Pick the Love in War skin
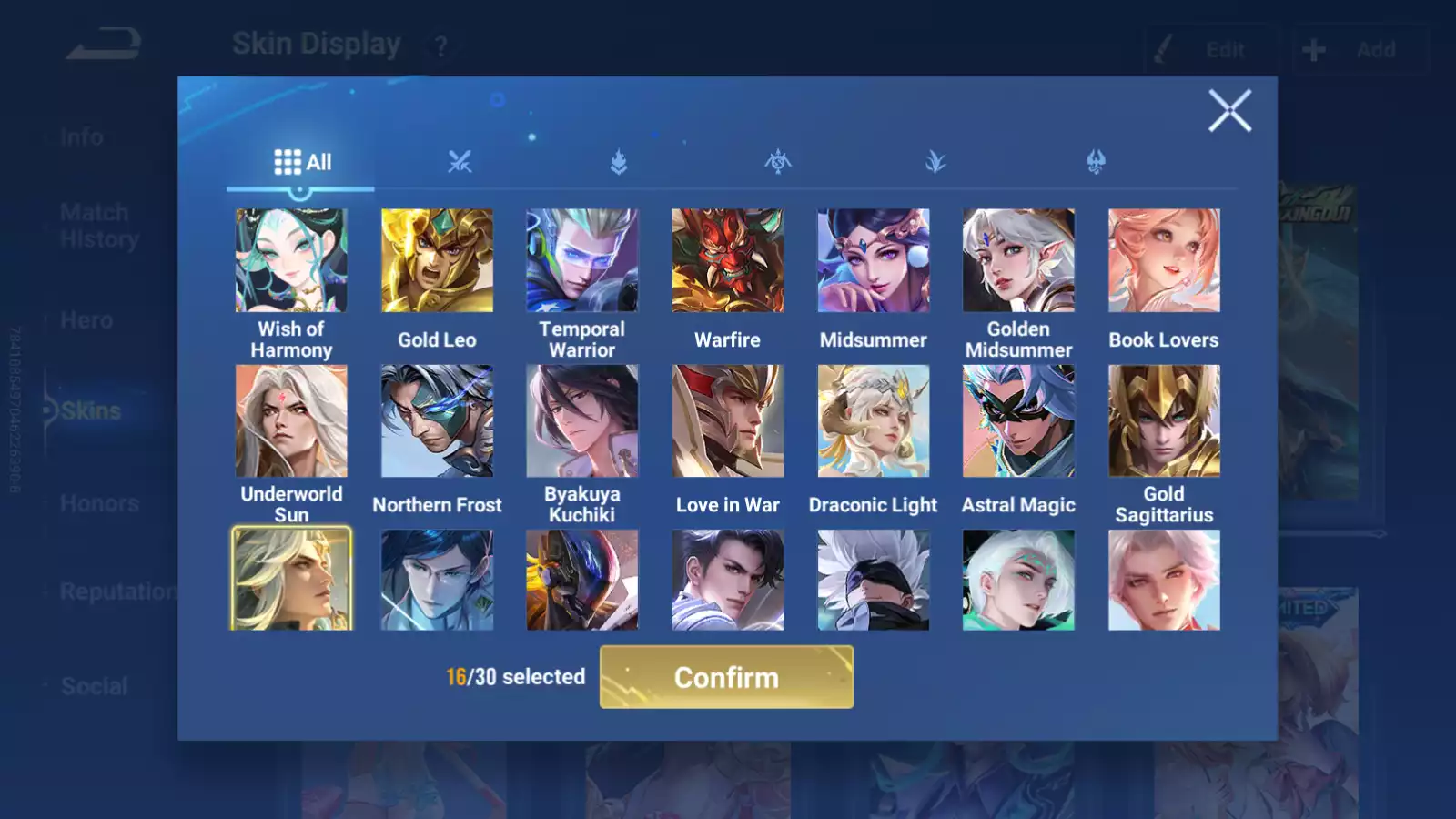This screenshot has width=1456, height=819. [x=728, y=421]
